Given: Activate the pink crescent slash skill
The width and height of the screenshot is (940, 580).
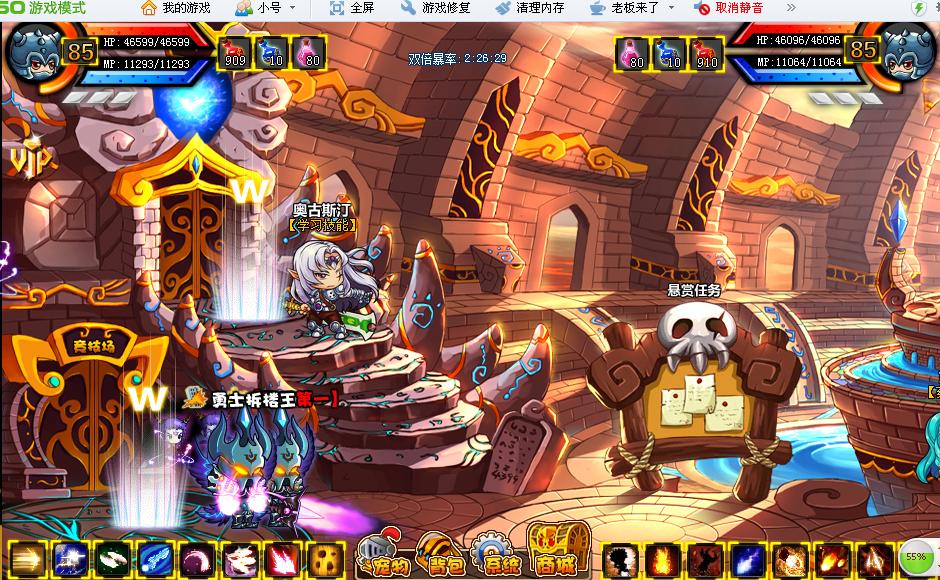Looking at the screenshot, I should [x=197, y=559].
